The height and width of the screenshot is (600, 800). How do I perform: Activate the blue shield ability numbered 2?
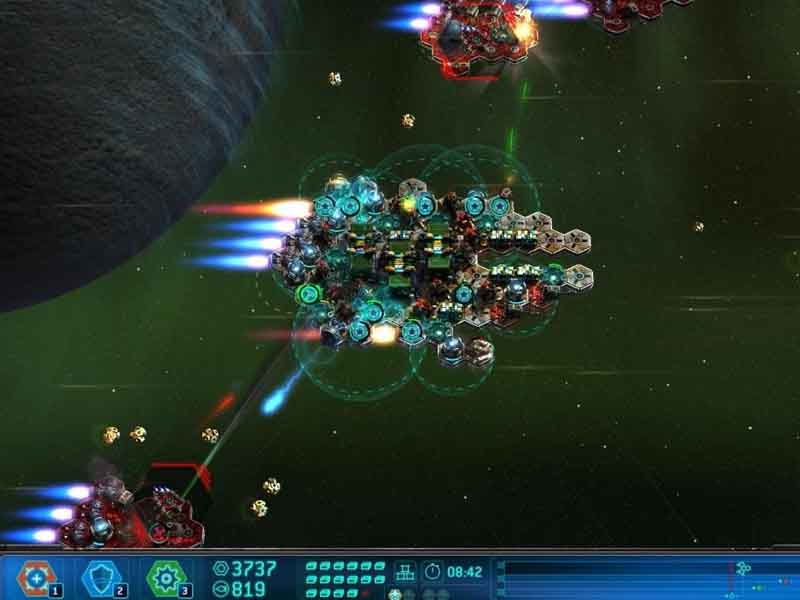click(x=101, y=578)
